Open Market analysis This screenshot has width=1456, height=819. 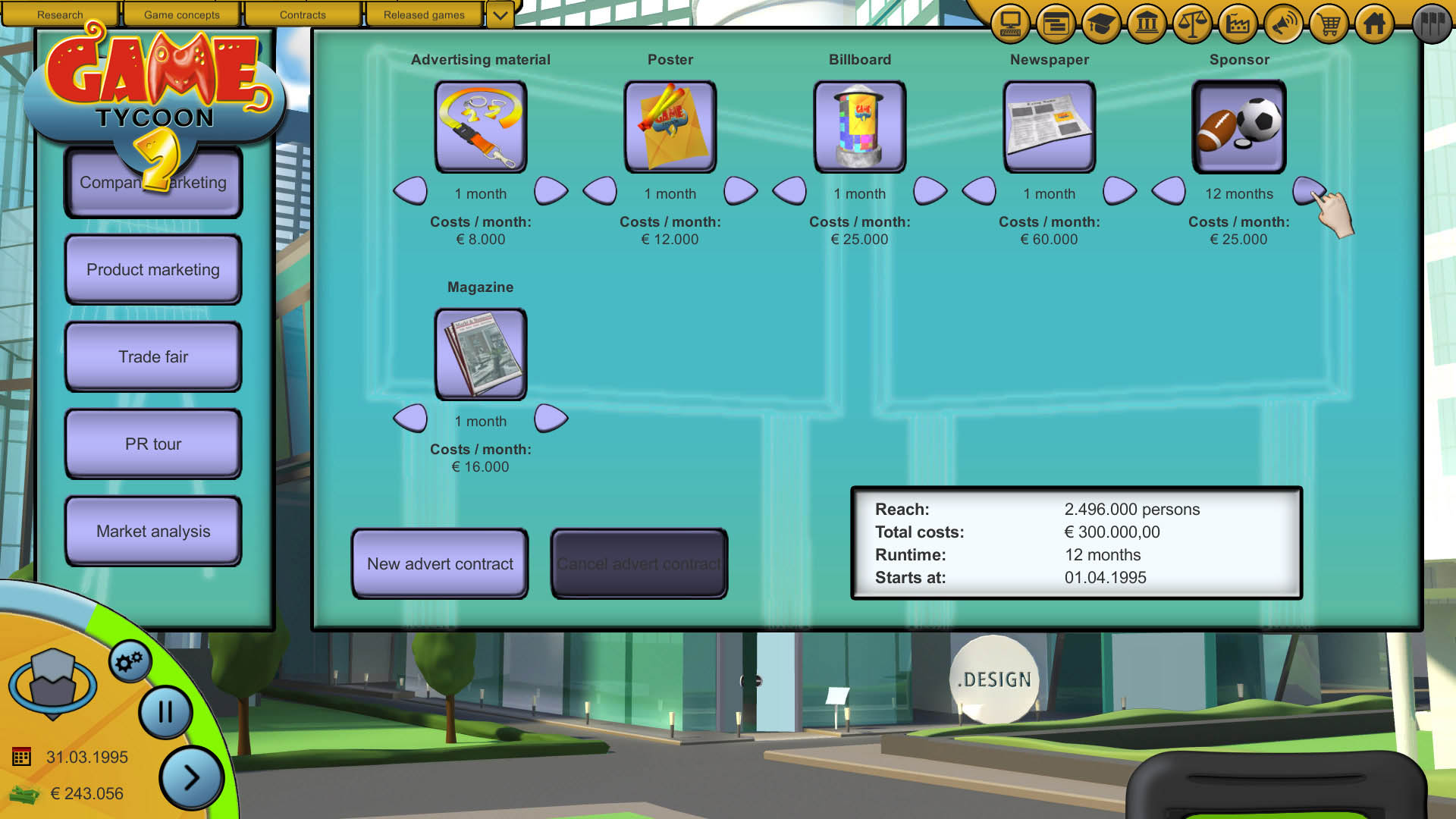click(x=152, y=531)
